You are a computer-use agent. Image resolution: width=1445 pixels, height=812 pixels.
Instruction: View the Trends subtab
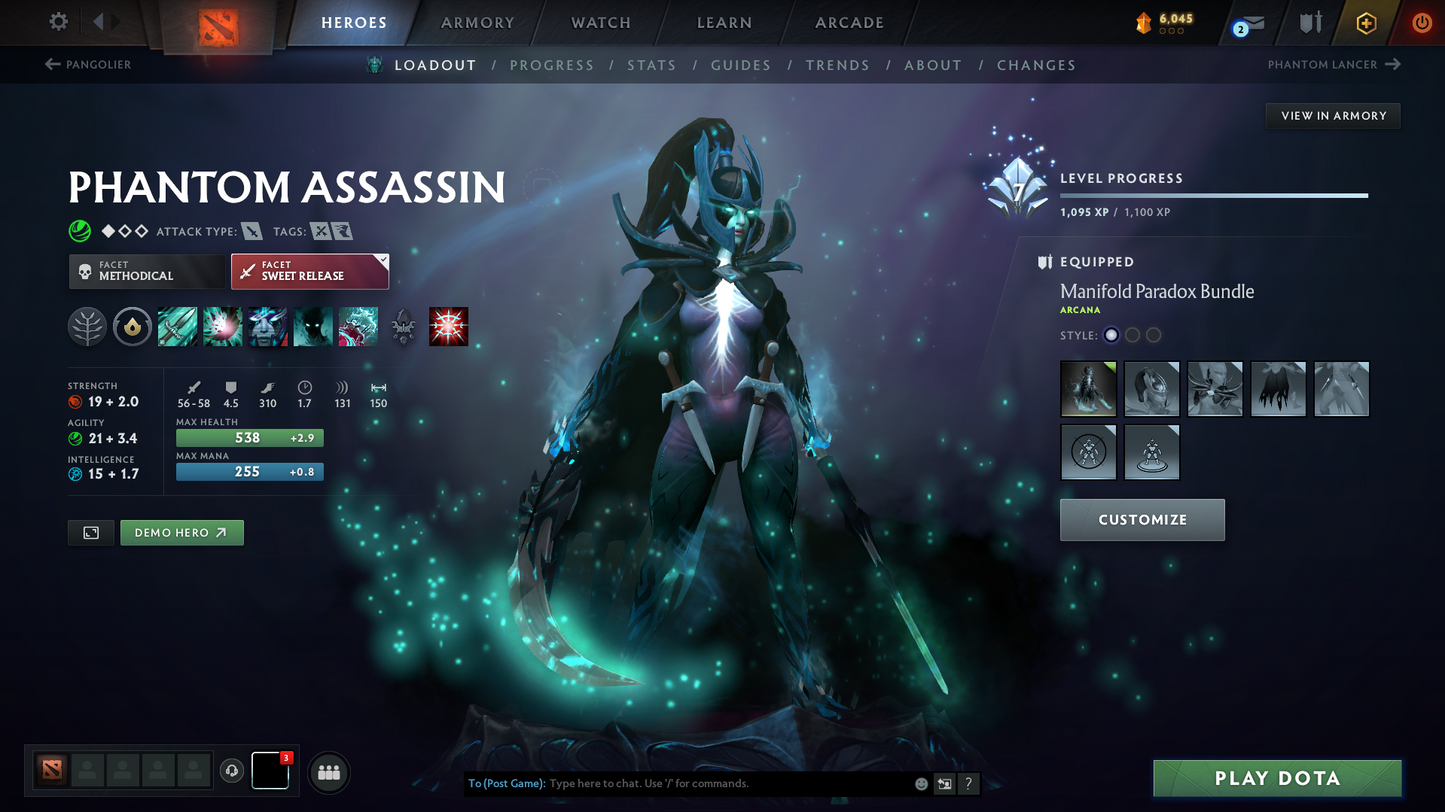[x=838, y=65]
